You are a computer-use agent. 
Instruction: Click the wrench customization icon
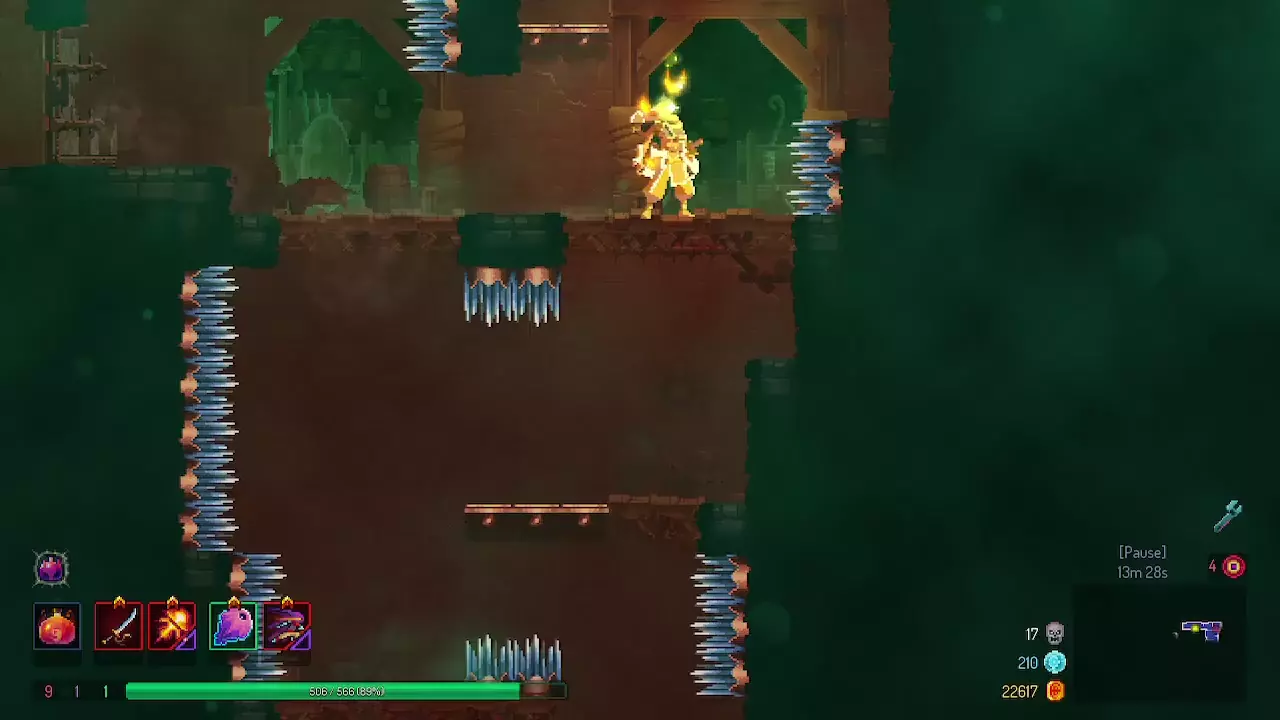pos(1228,514)
